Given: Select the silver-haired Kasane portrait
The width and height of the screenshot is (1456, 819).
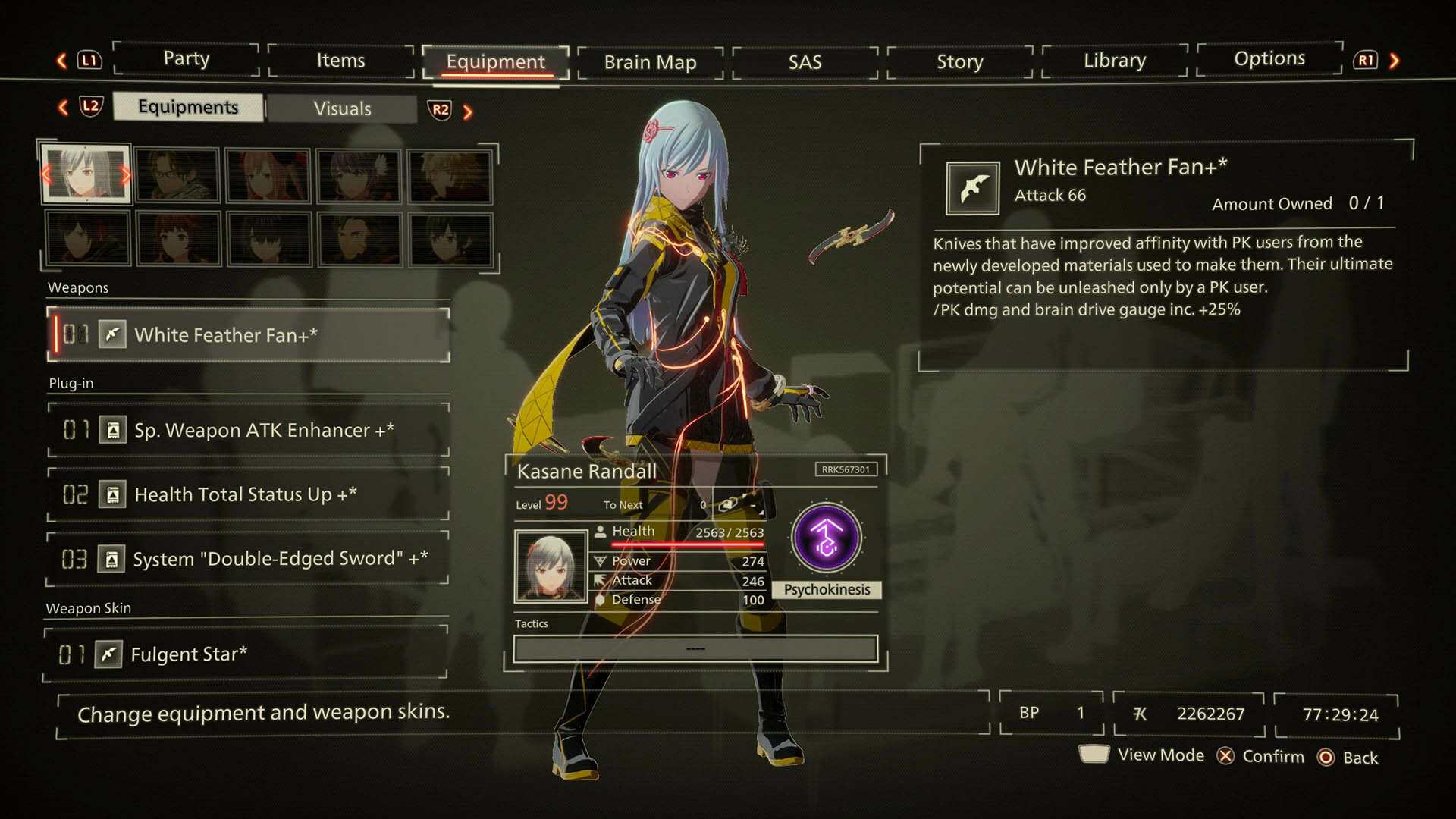Looking at the screenshot, I should [x=86, y=174].
